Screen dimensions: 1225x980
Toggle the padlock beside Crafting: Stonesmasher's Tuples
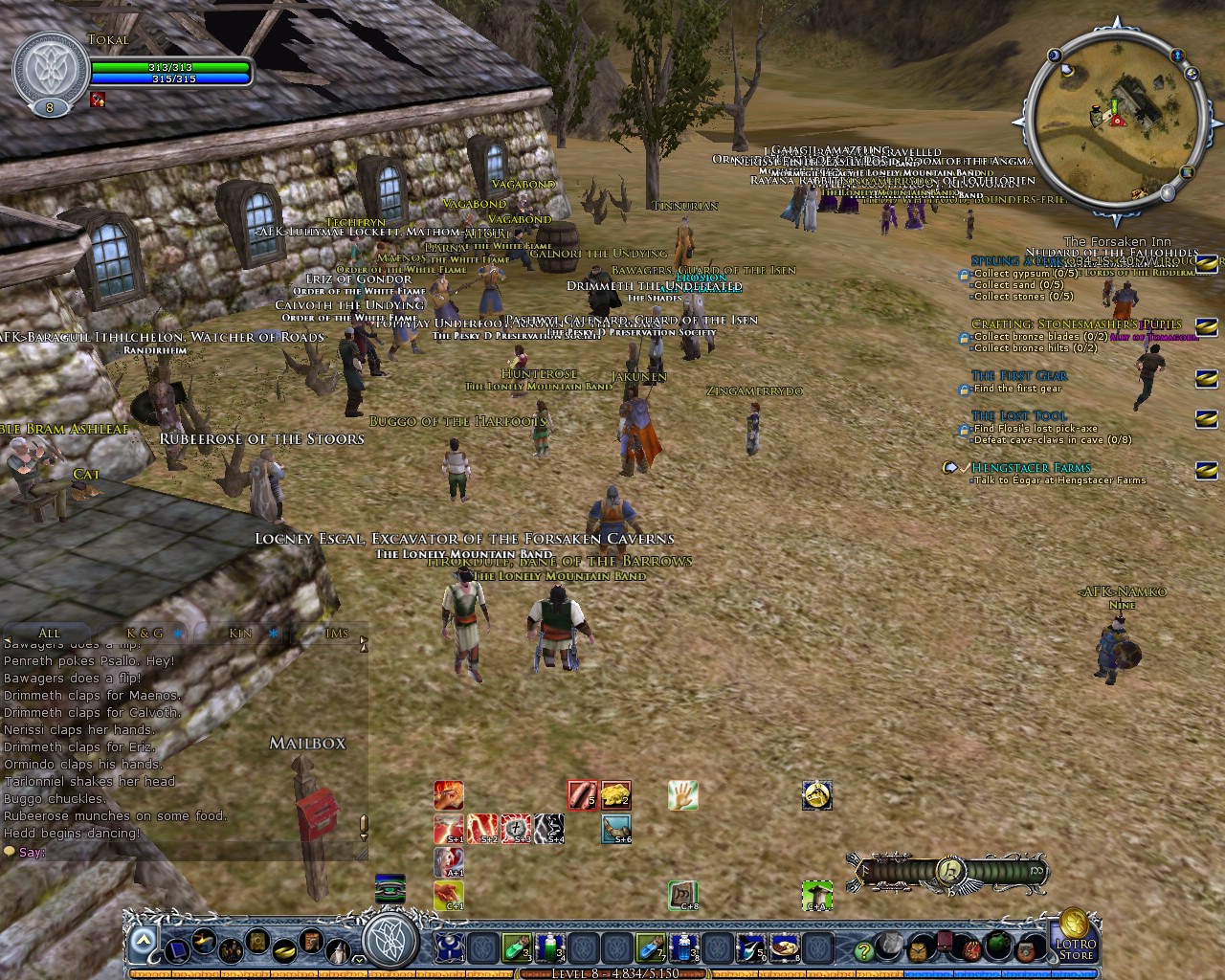(x=963, y=337)
